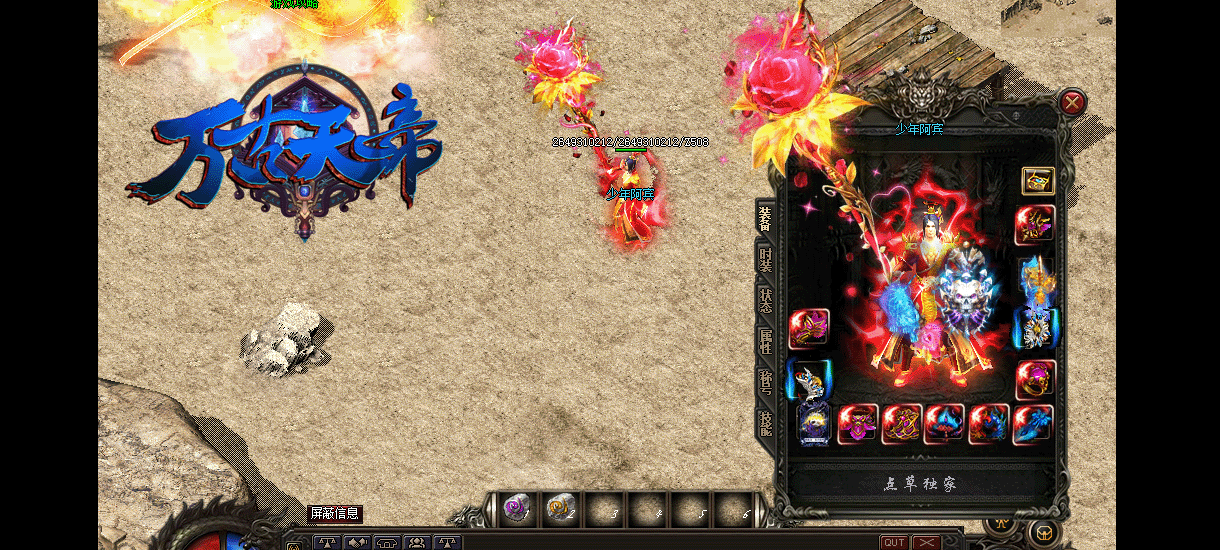Click the flower medal equipment slot
The height and width of the screenshot is (550, 1220).
tap(1036, 328)
